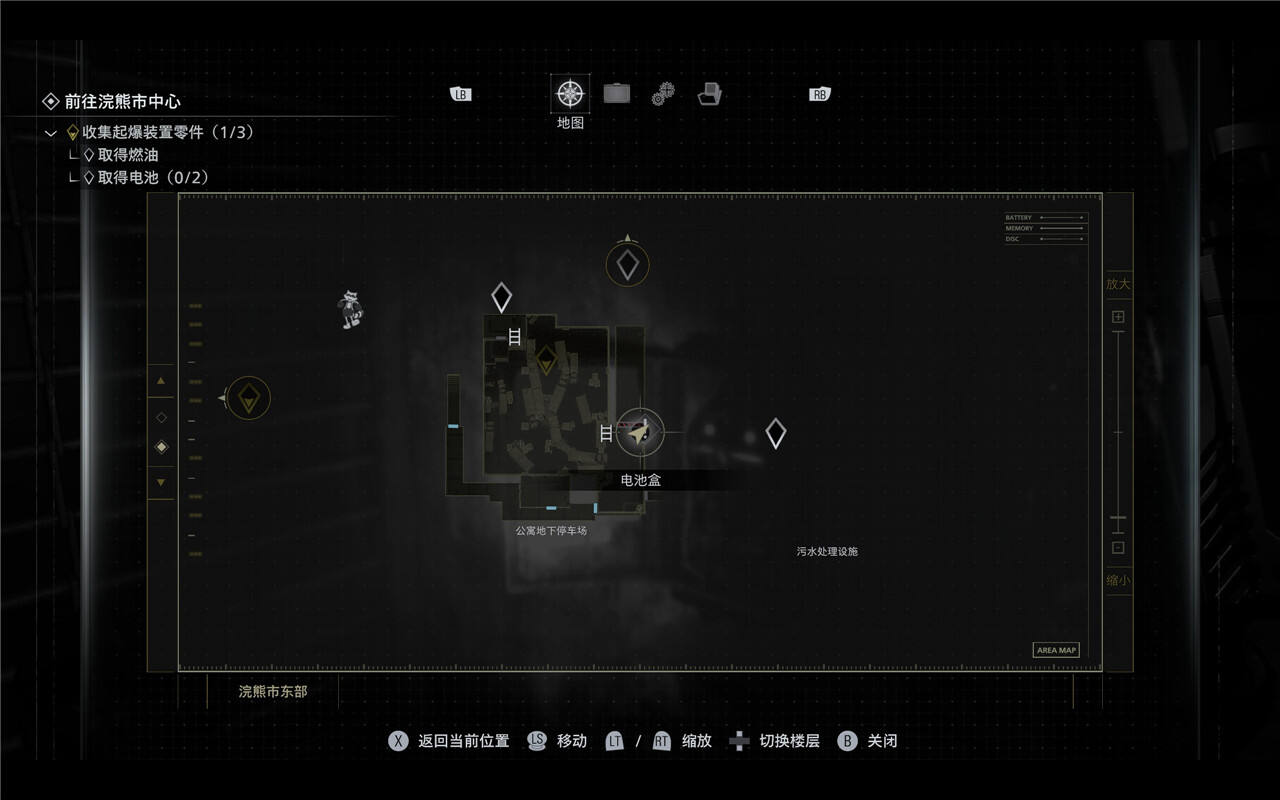Click the mascot doll map marker
Image resolution: width=1280 pixels, height=800 pixels.
click(349, 309)
